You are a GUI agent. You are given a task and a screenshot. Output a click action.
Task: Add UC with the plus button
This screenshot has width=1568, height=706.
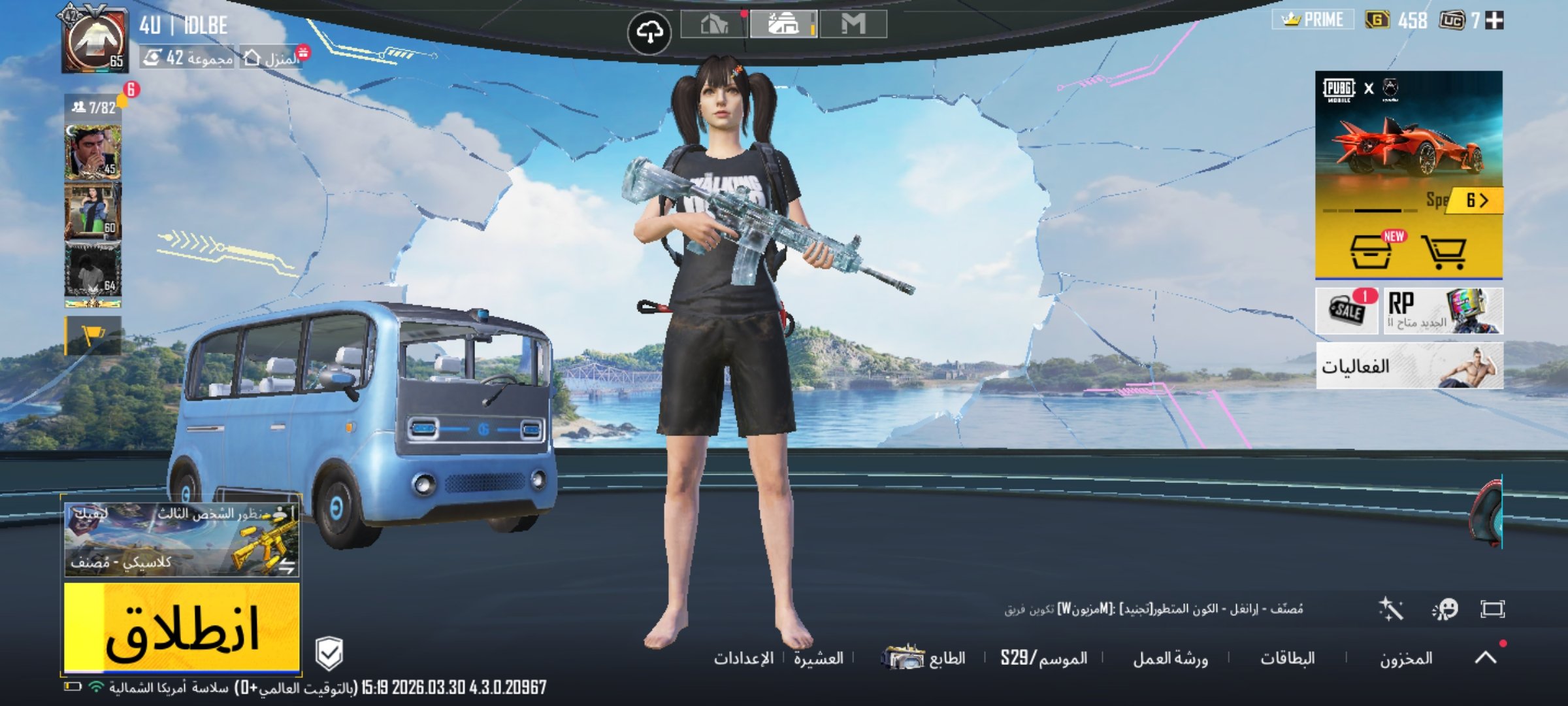click(x=1494, y=21)
